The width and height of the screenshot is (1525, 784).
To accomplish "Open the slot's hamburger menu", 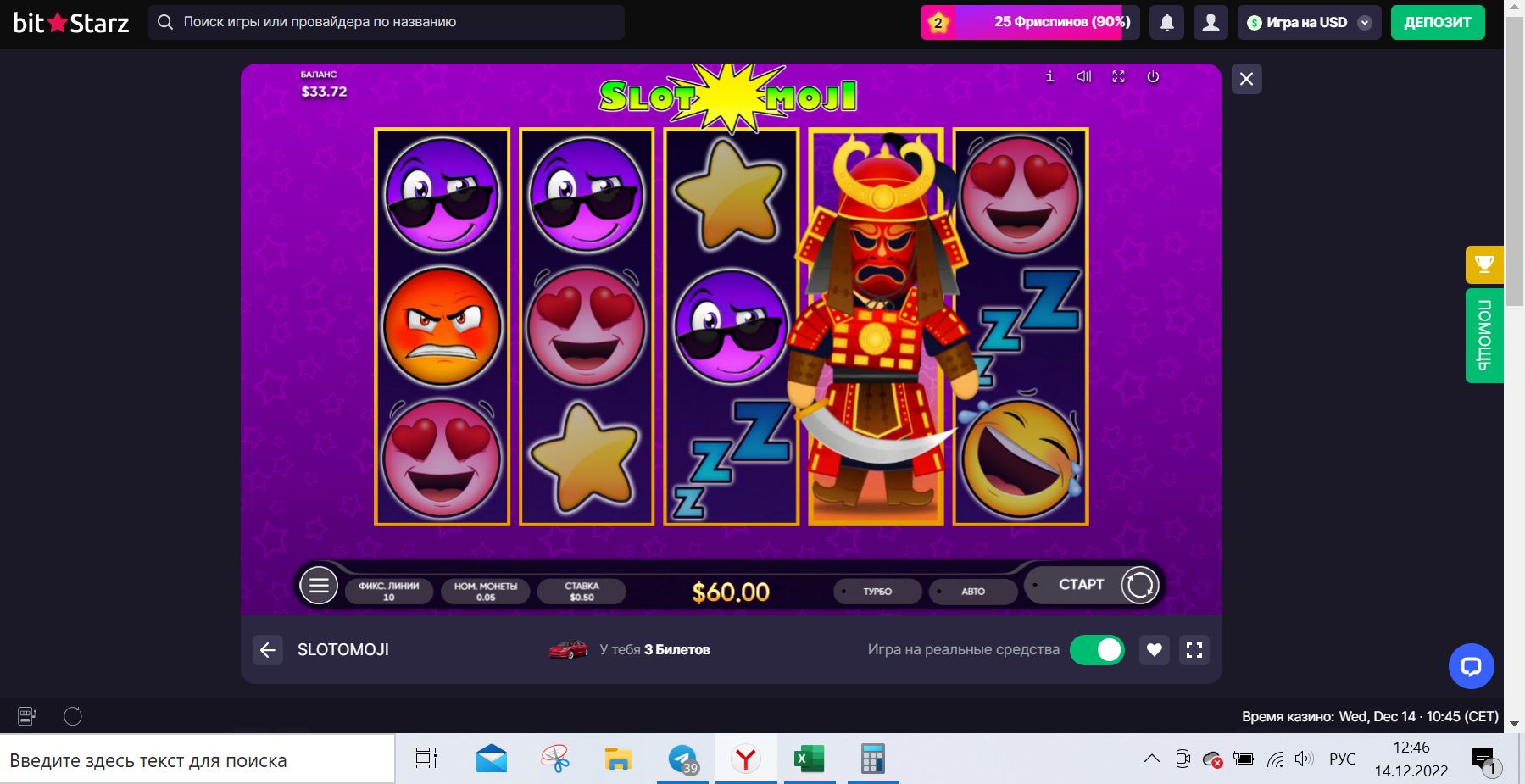I will click(319, 585).
